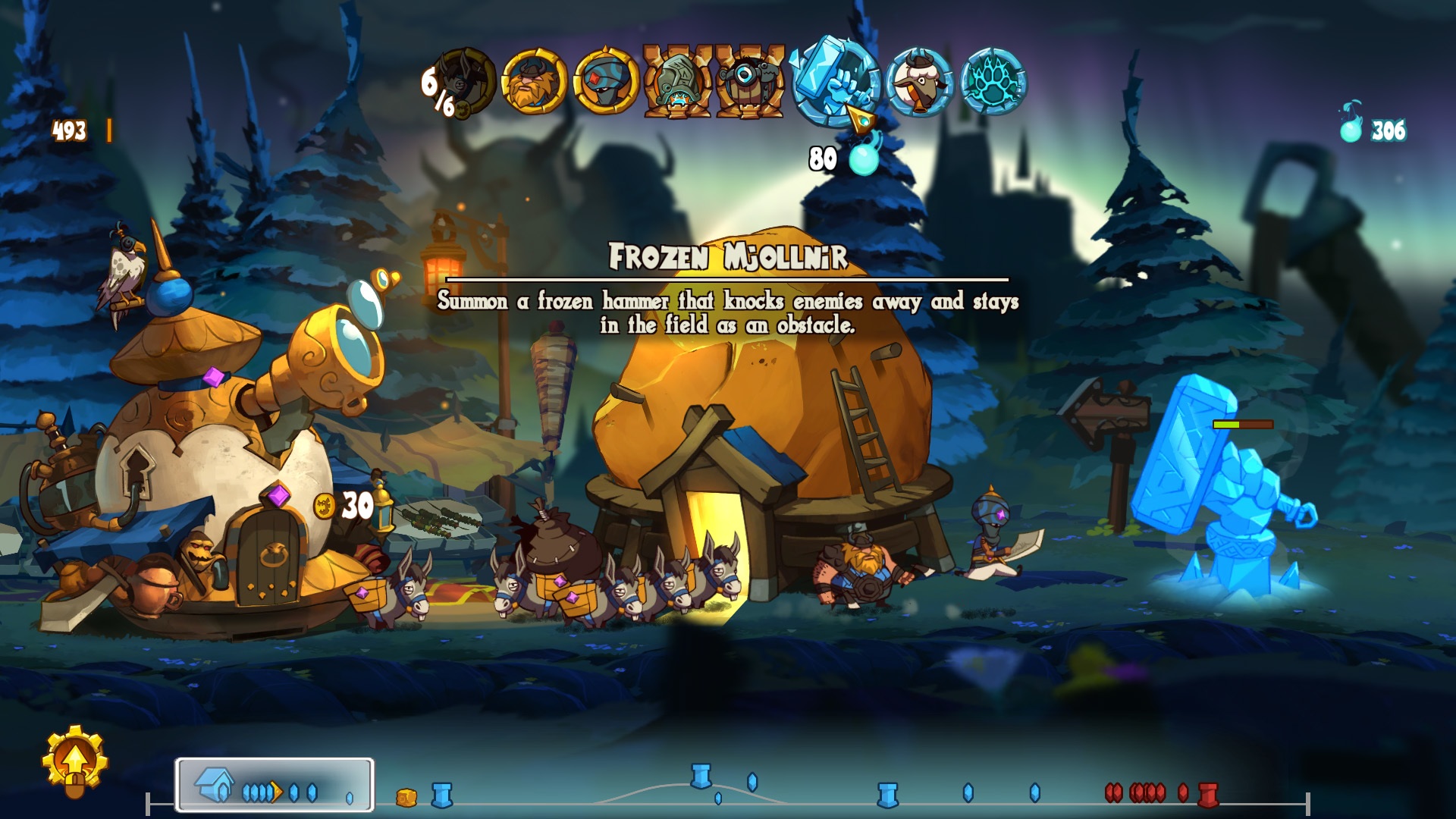
Task: Click the bat unit portrait showing 6/16
Action: (459, 80)
